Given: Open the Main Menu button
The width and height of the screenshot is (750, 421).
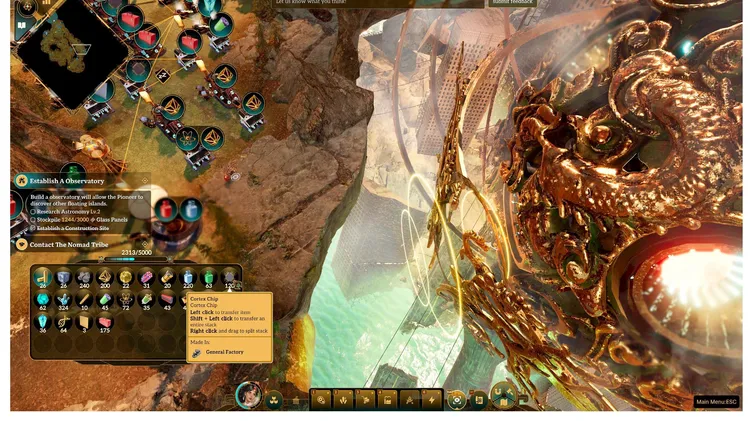Looking at the screenshot, I should pos(716,402).
